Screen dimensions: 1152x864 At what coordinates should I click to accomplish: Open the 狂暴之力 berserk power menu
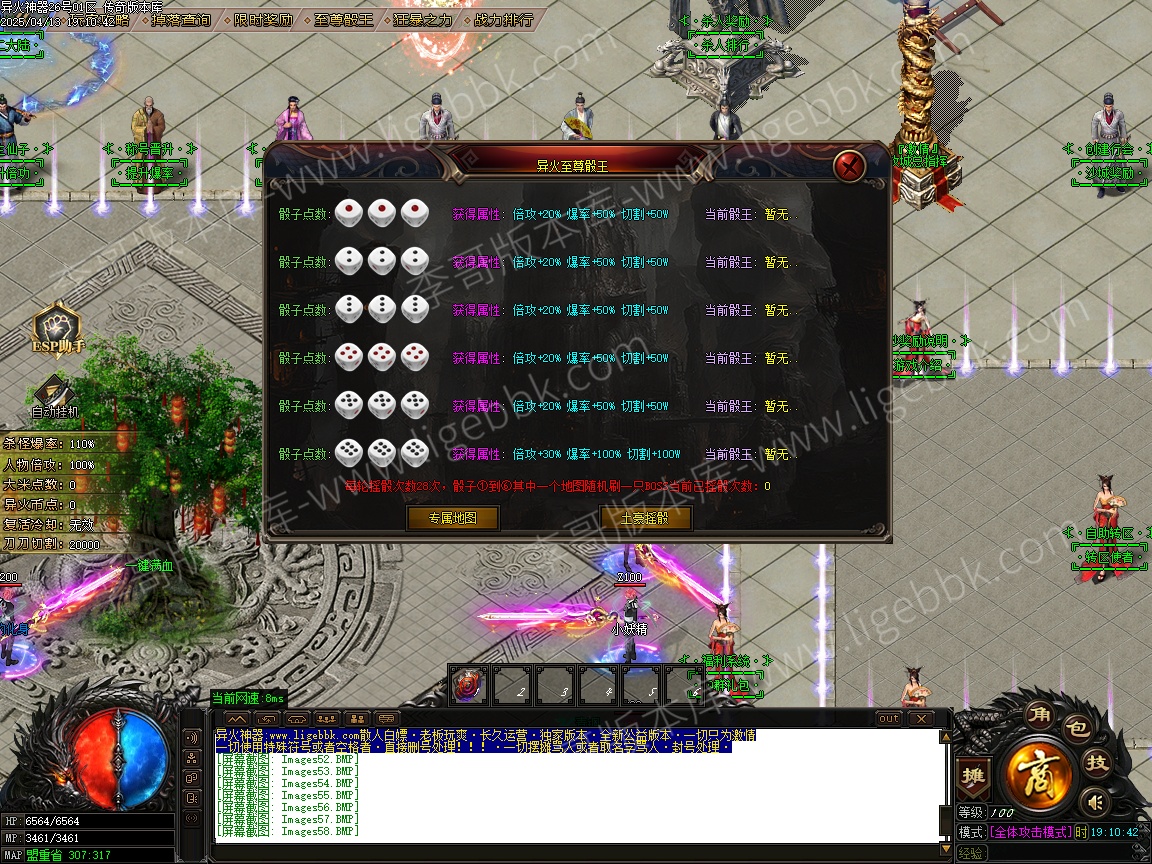pyautogui.click(x=422, y=19)
